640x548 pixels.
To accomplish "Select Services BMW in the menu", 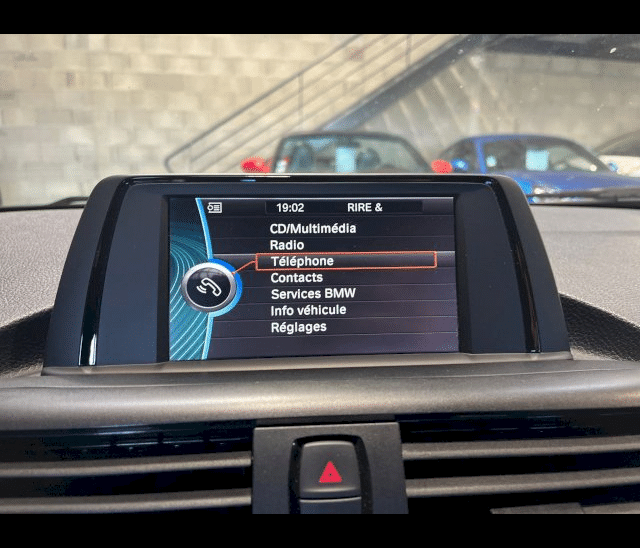I will click(x=312, y=294).
